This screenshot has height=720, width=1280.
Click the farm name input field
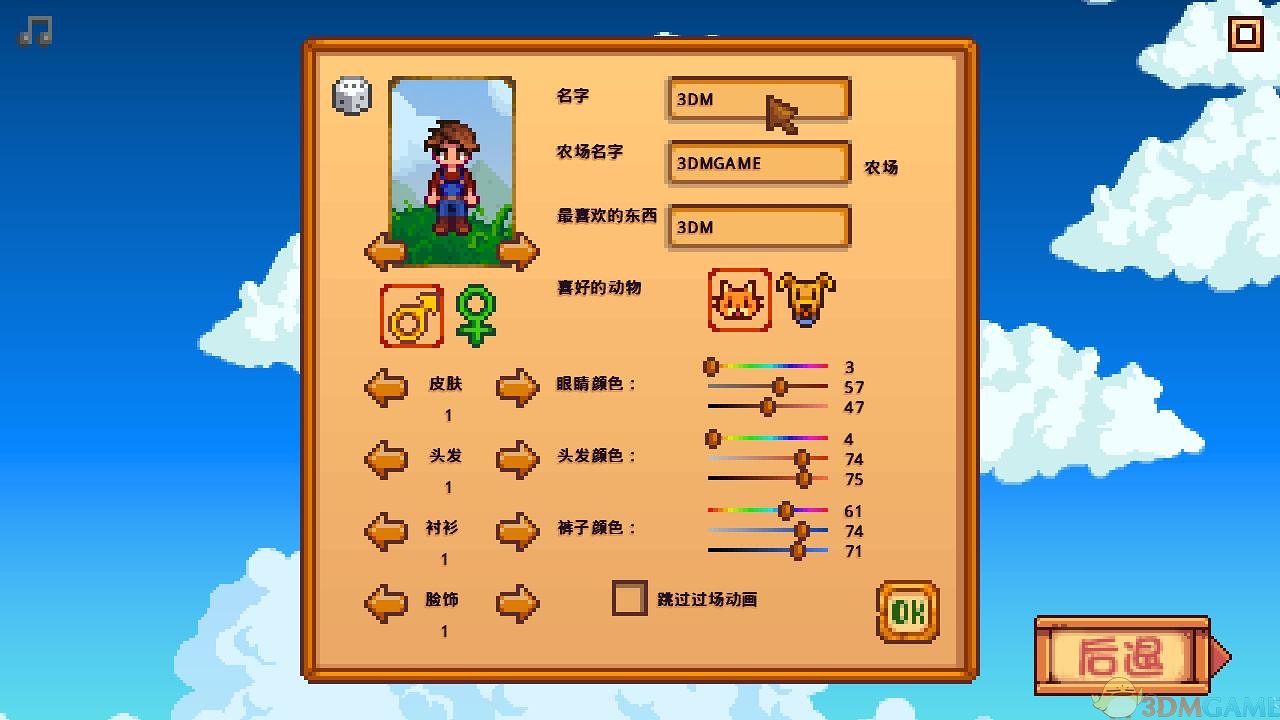click(757, 163)
